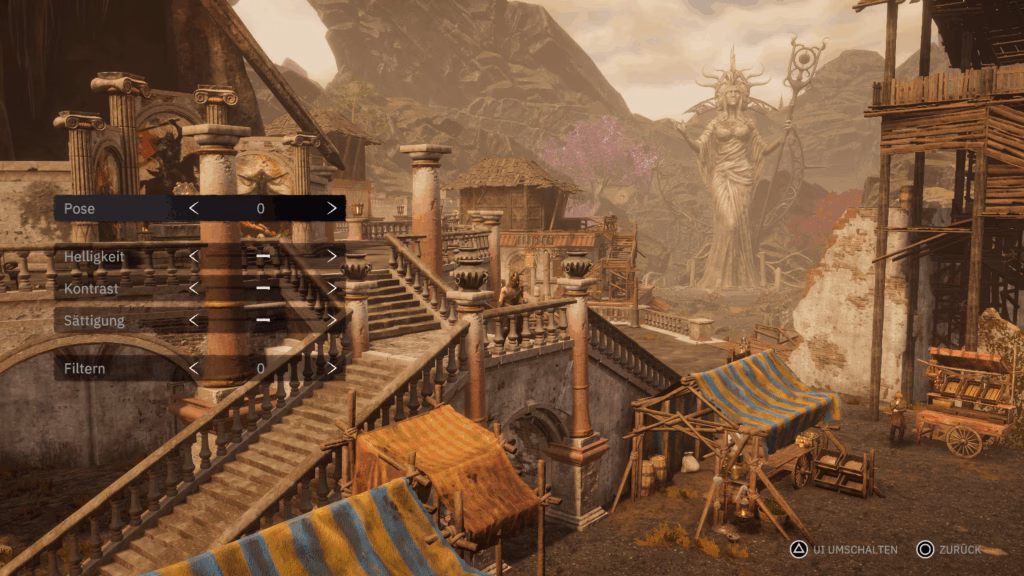The width and height of the screenshot is (1024, 576).
Task: Increase Helligkeit with the right arrow
Action: coord(332,257)
